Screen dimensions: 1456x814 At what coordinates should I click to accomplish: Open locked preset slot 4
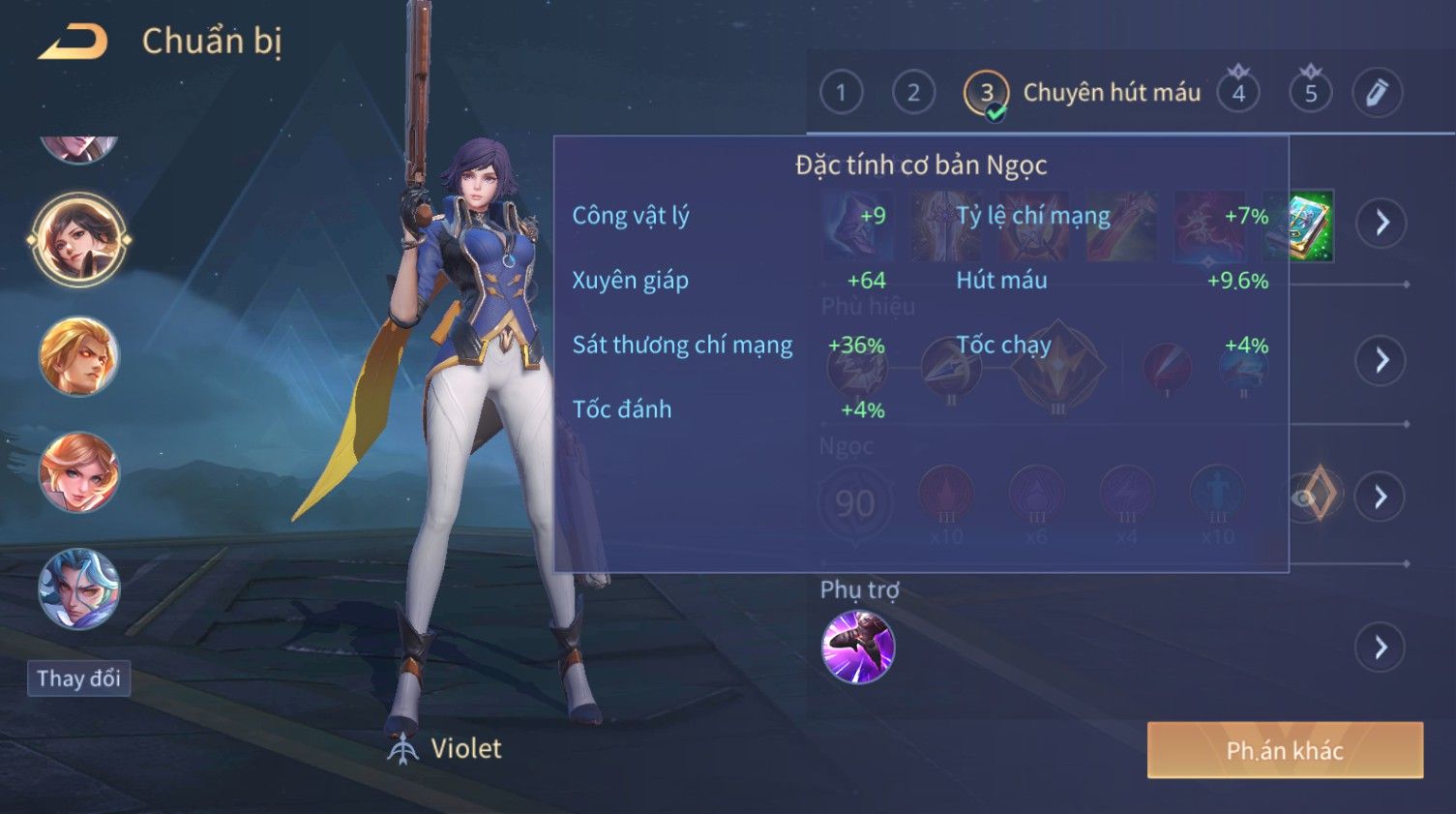(1238, 93)
